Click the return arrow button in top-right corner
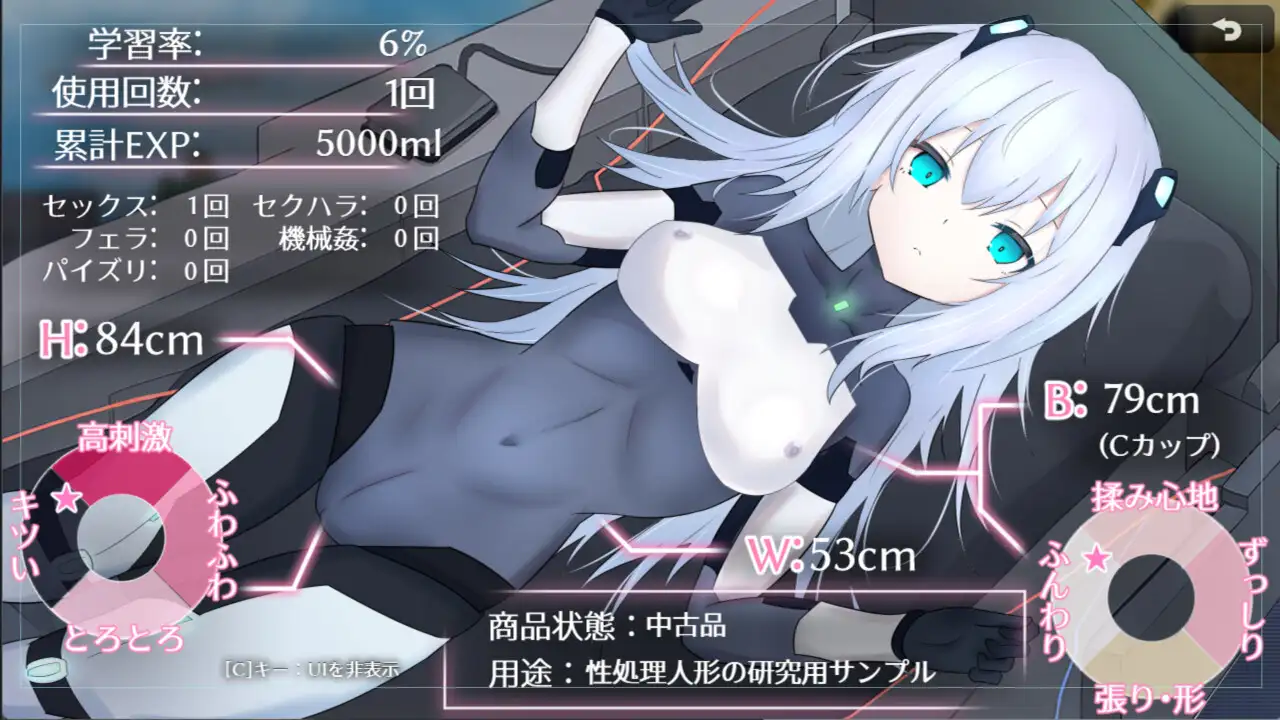 point(1227,30)
